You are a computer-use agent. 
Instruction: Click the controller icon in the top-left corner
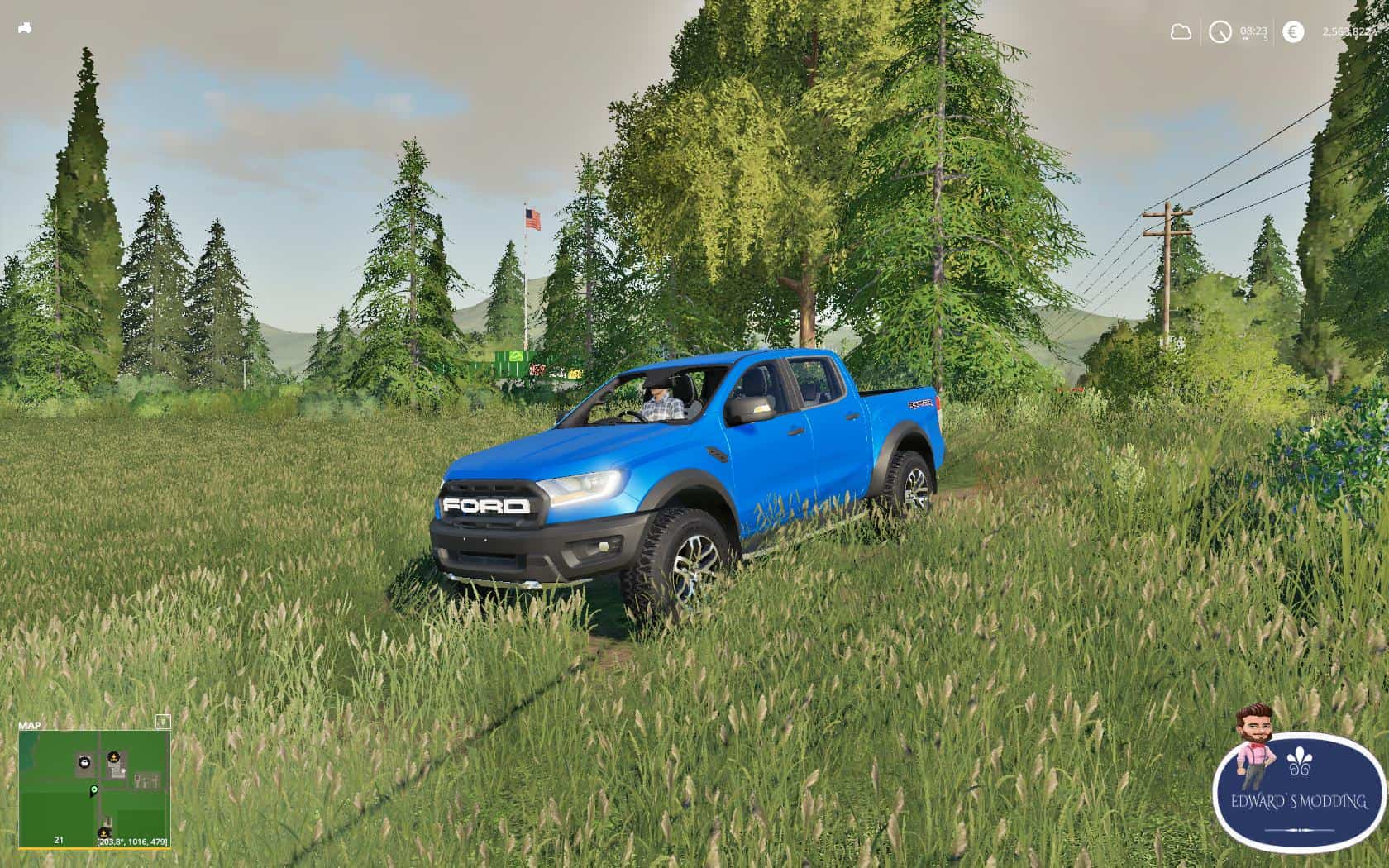25,26
